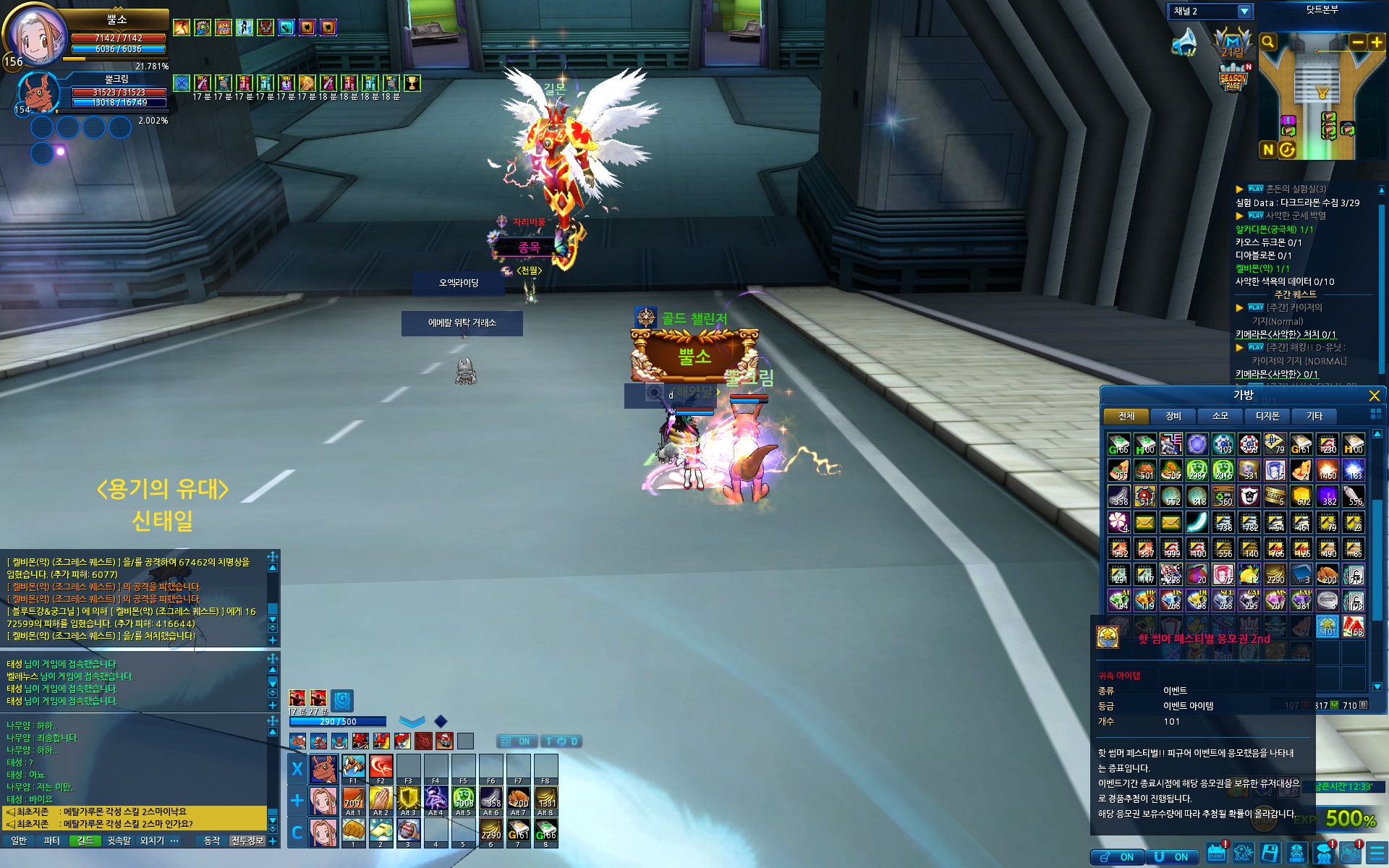This screenshot has width=1389, height=868.
Task: Zoom in the minimap with plus button
Action: point(1376,42)
